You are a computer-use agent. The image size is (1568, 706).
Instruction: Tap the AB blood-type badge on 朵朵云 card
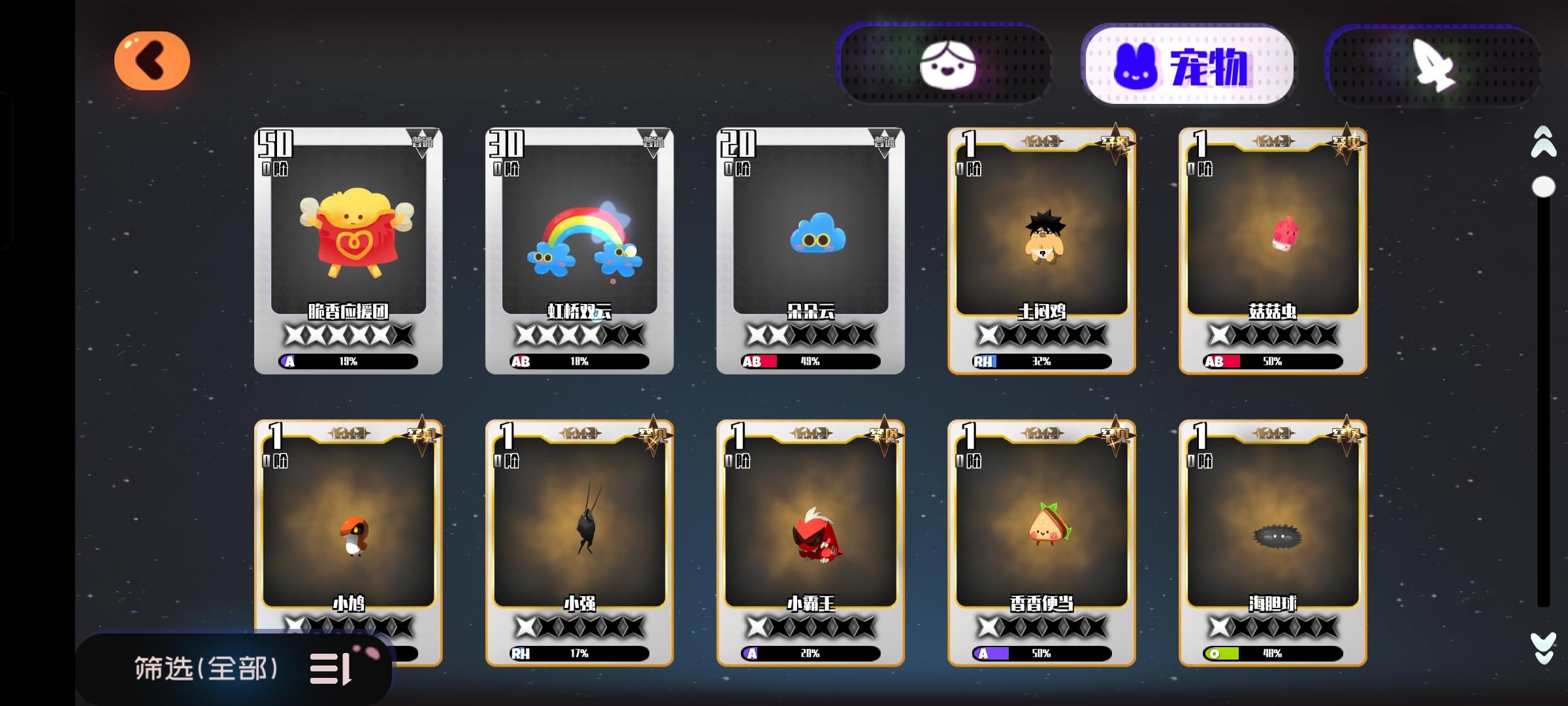coord(753,360)
